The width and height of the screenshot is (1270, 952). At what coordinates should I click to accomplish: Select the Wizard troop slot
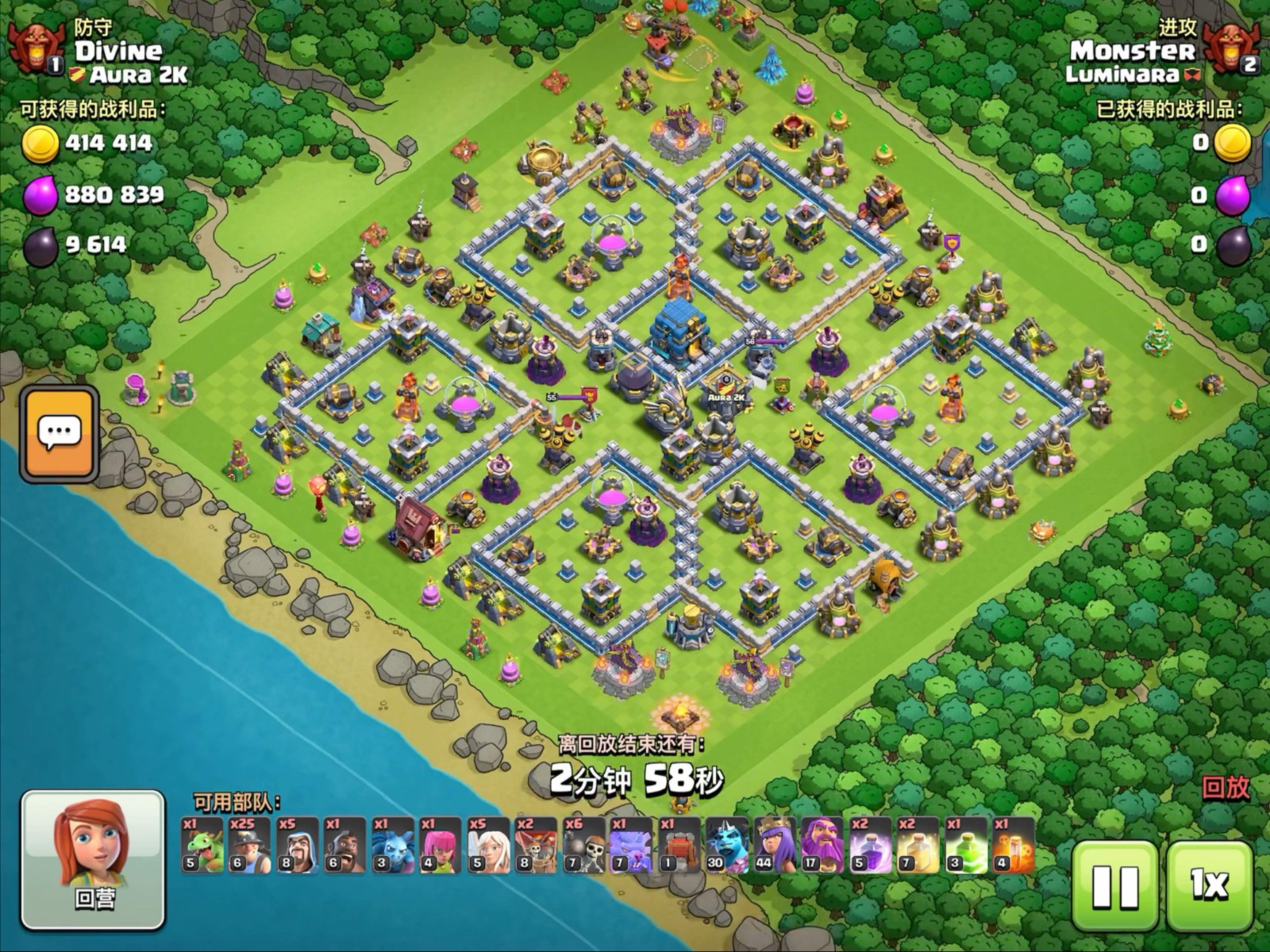(x=298, y=846)
